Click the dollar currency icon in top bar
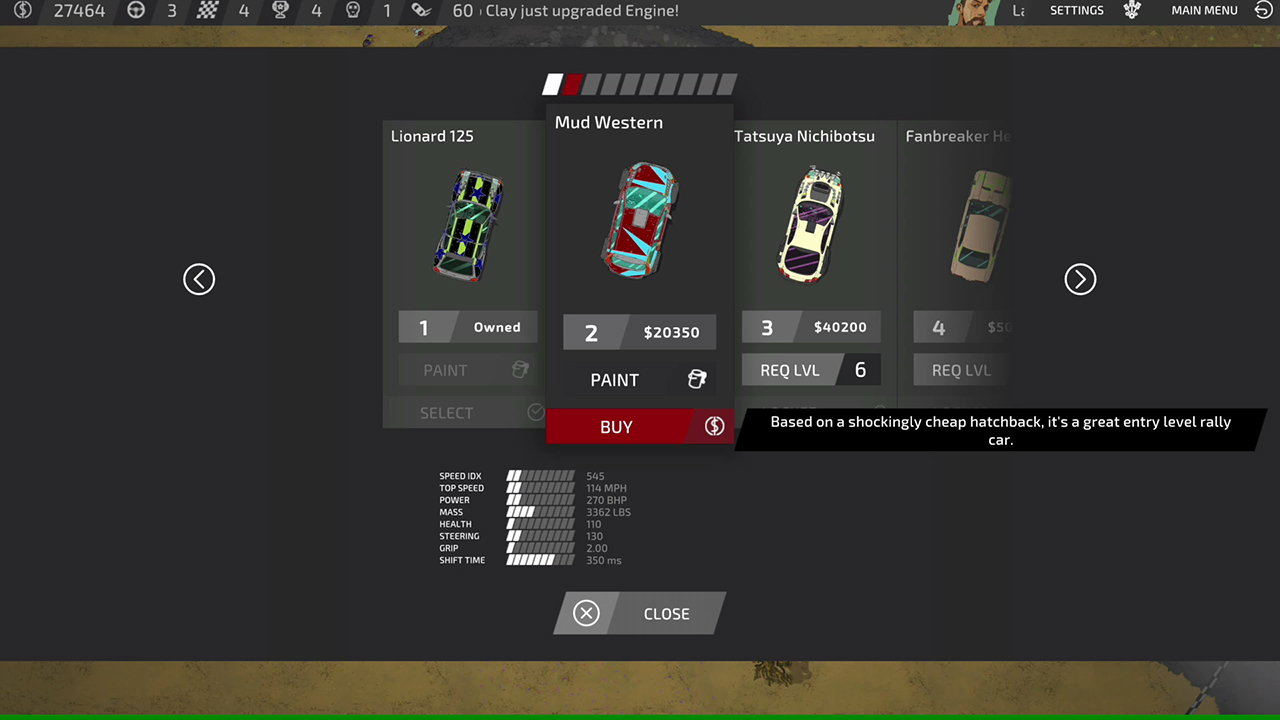 [x=22, y=11]
